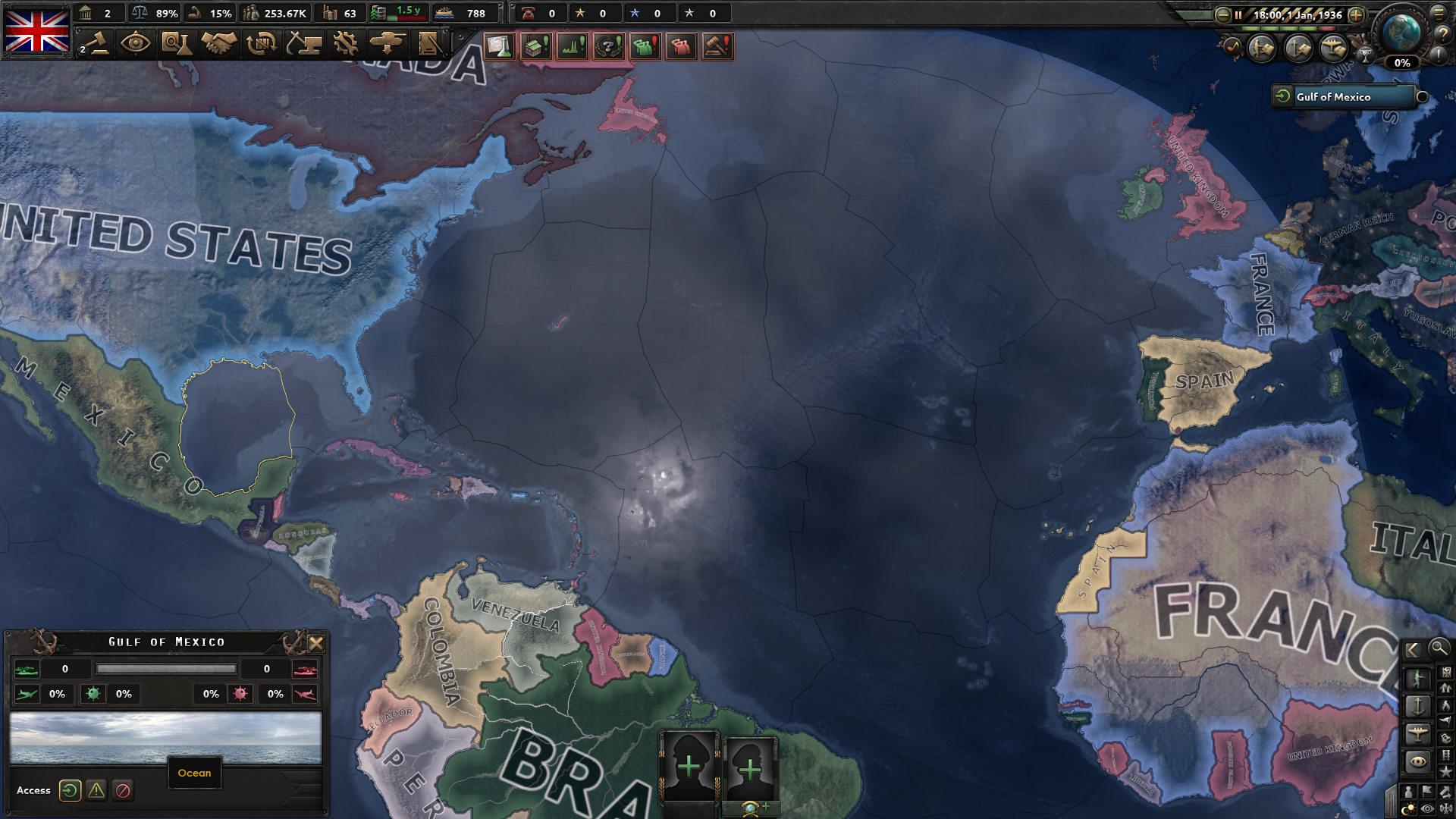This screenshot has width=1456, height=819.
Task: Toggle the terrain eye view mode
Action: 1426,807
